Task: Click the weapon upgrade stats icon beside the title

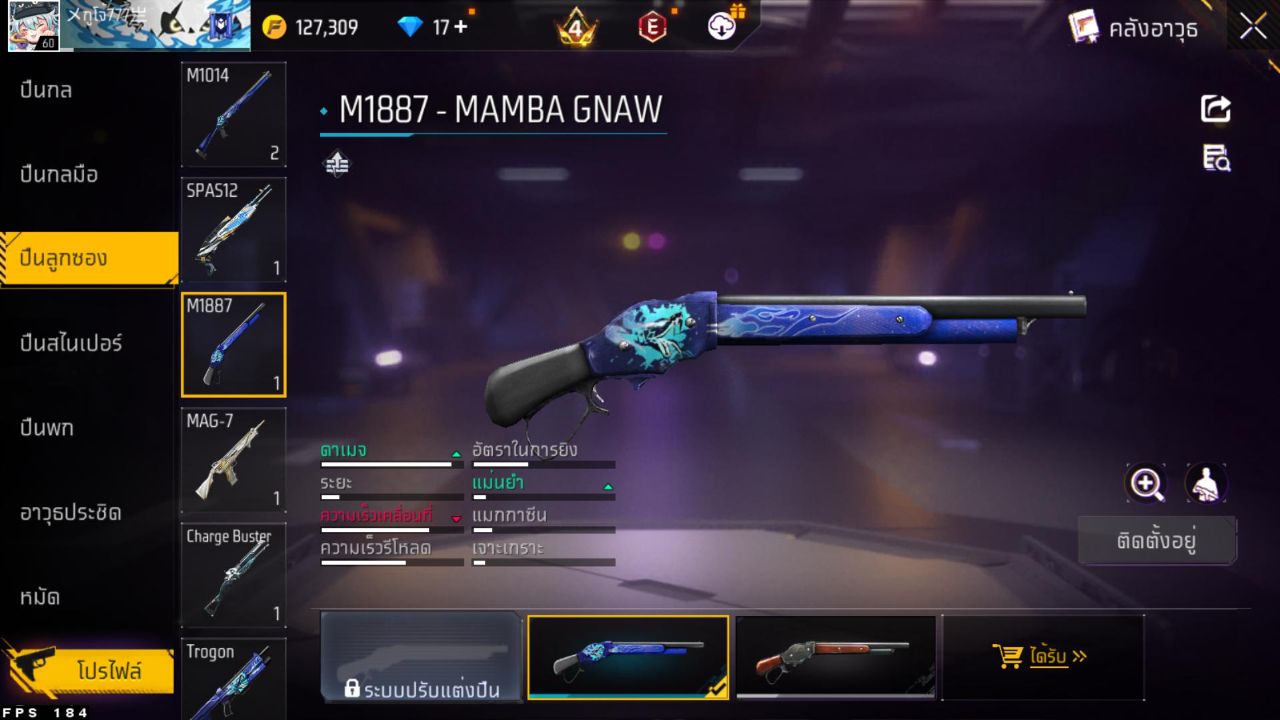Action: 335,162
